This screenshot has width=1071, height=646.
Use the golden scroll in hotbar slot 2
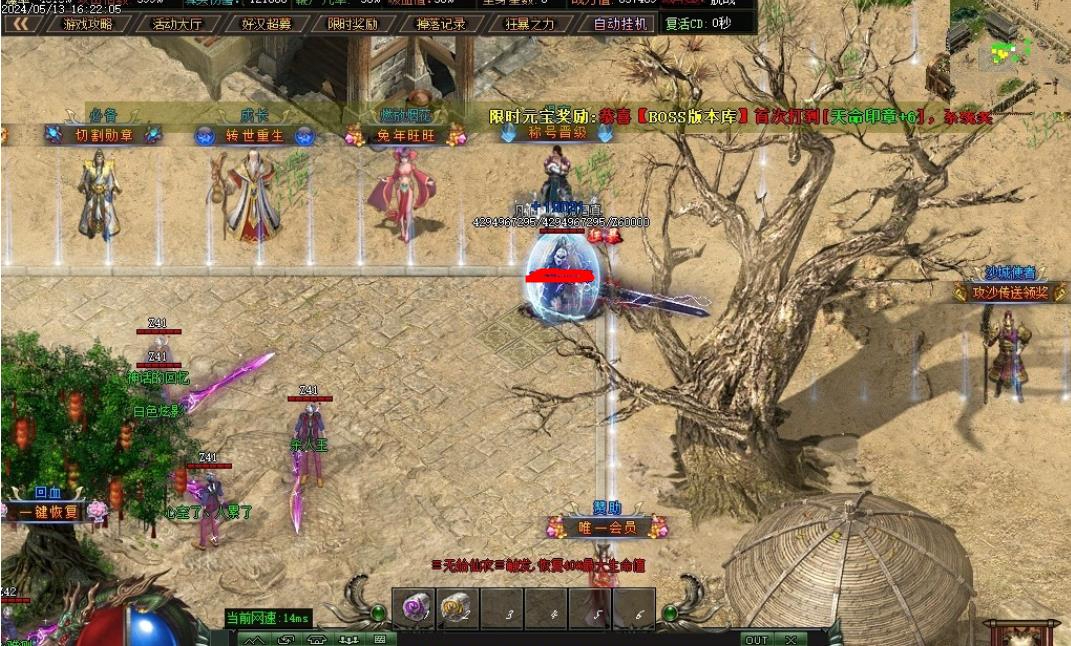pyautogui.click(x=456, y=607)
